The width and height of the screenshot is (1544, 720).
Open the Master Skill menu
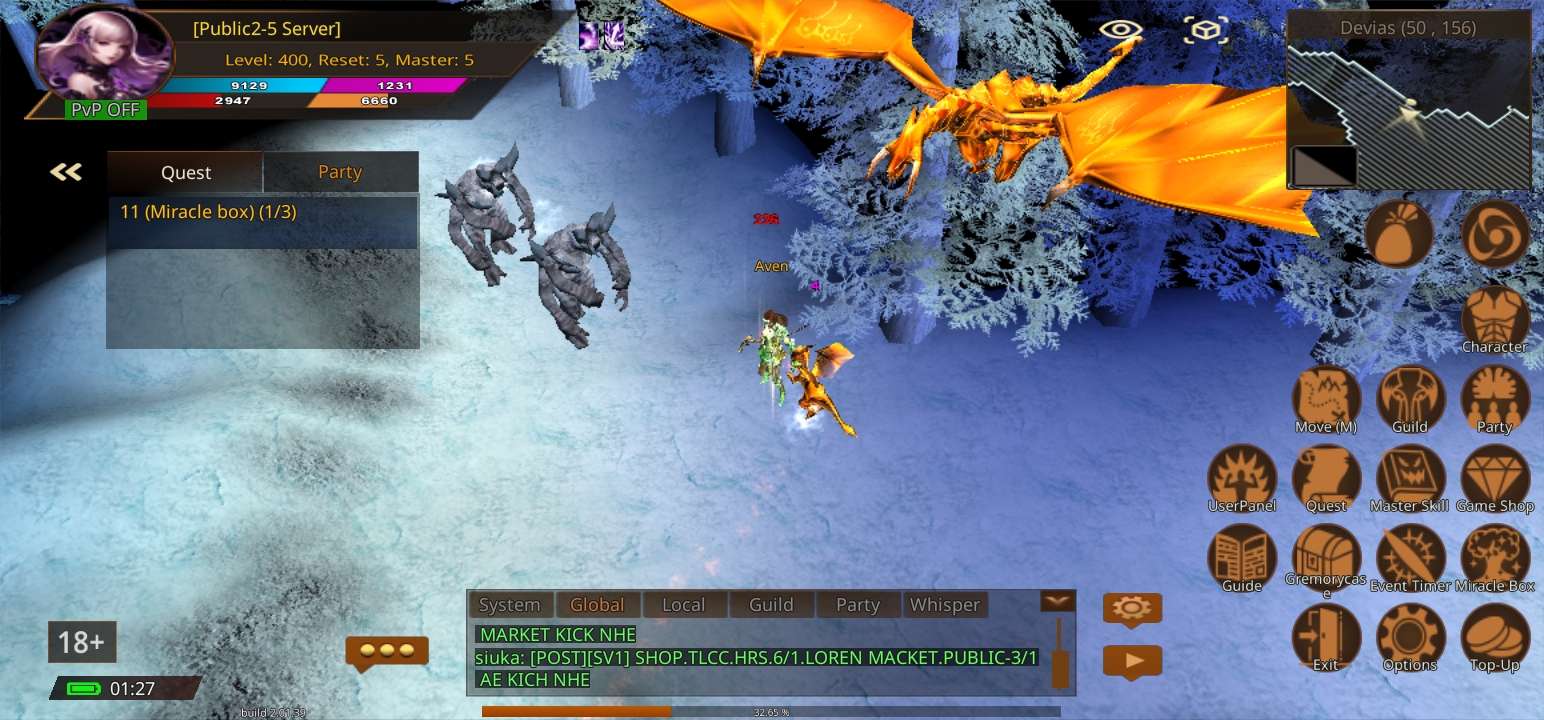(1410, 477)
